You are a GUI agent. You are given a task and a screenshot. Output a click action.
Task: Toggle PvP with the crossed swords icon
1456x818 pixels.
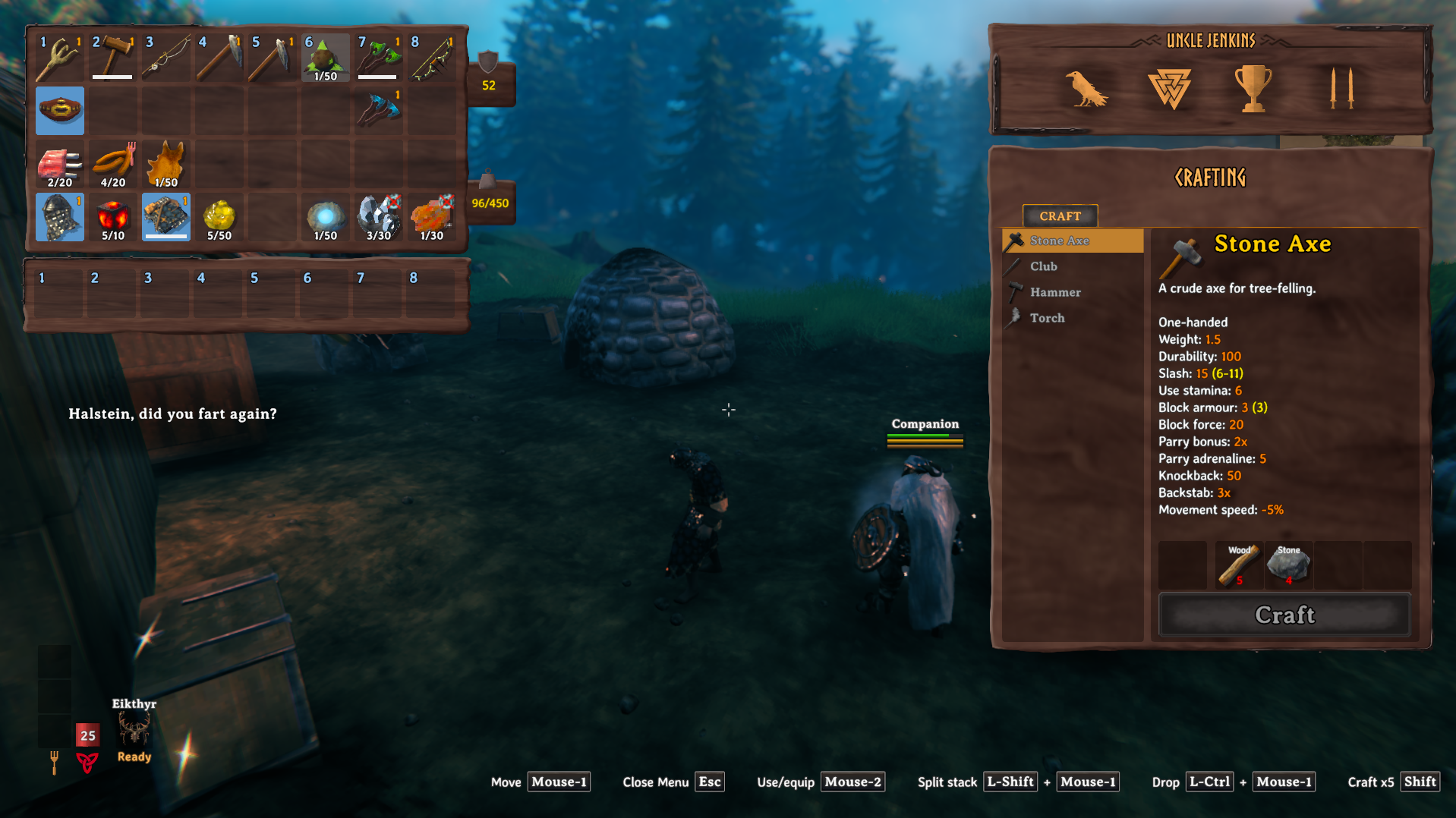(x=1342, y=87)
